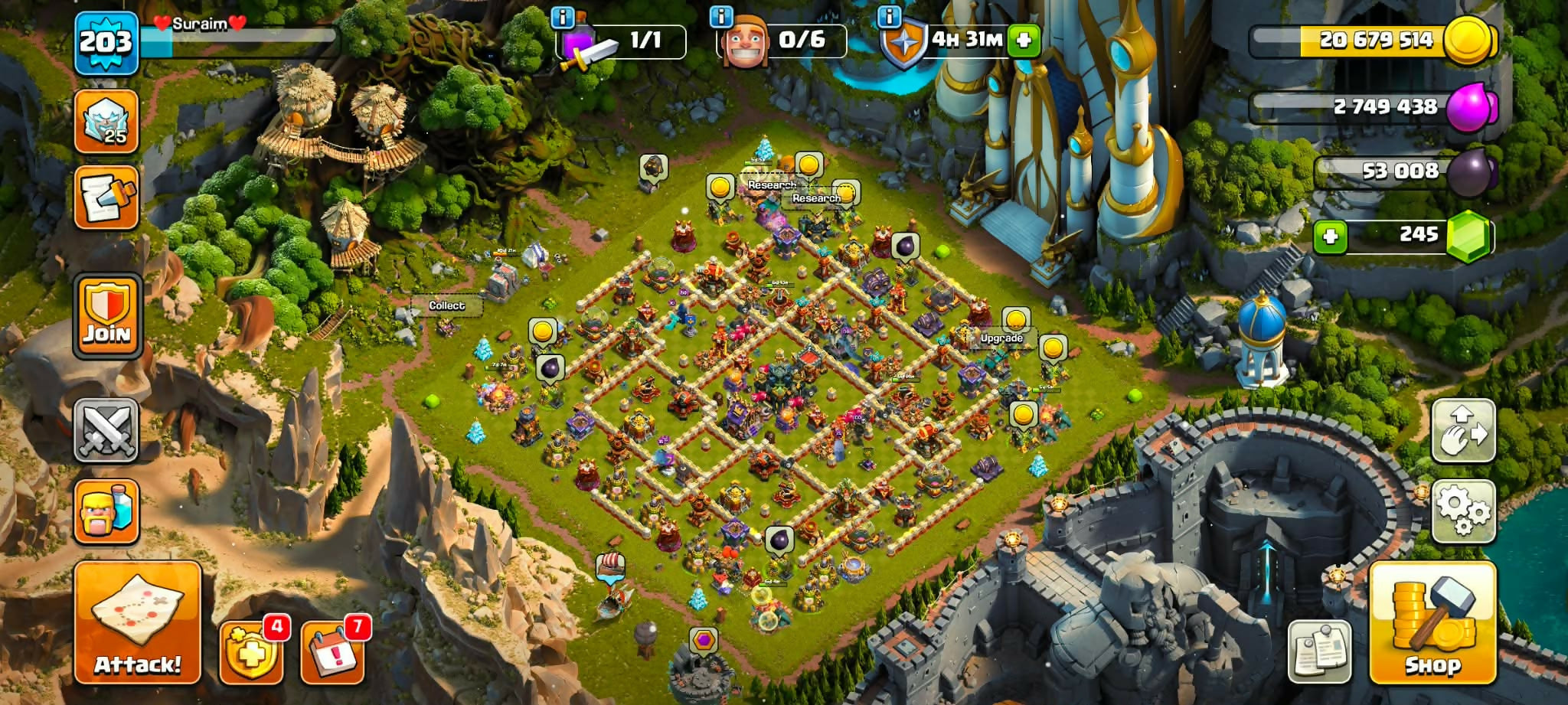Viewport: 1568px width, 705px height.
Task: Tap the Collect label near the village
Action: 446,305
